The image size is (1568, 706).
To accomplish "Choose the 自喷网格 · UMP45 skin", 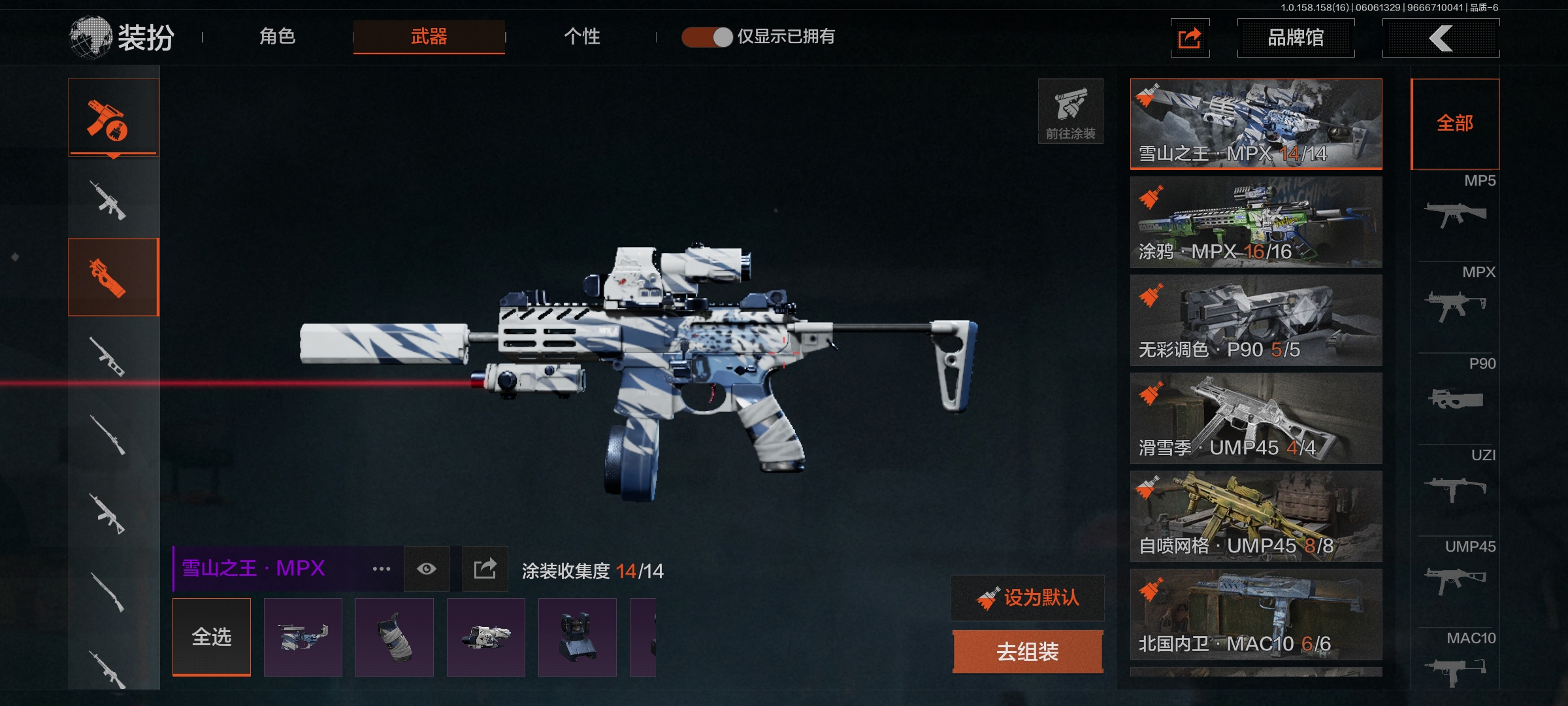I will point(1256,516).
